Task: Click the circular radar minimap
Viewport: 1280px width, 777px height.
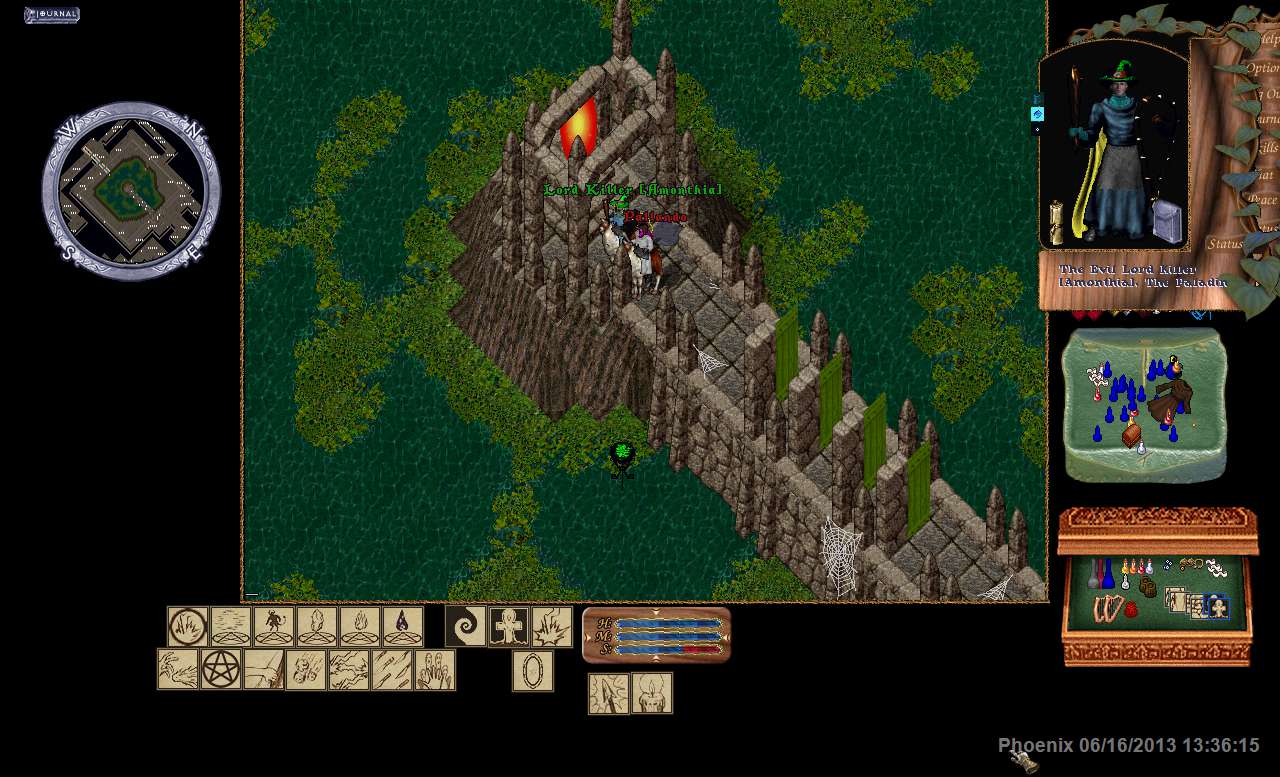Action: click(130, 190)
